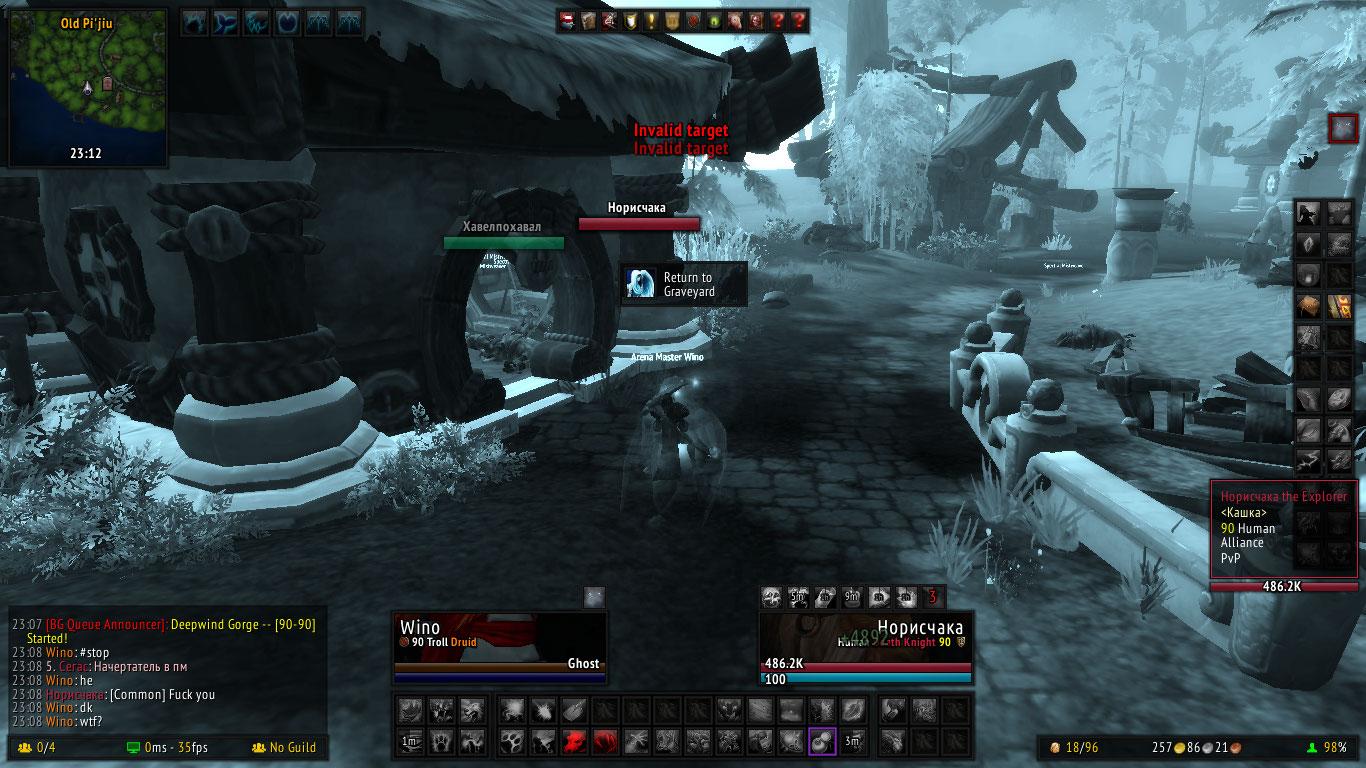This screenshot has width=1366, height=768.
Task: Click the No Guild info label
Action: [284, 747]
